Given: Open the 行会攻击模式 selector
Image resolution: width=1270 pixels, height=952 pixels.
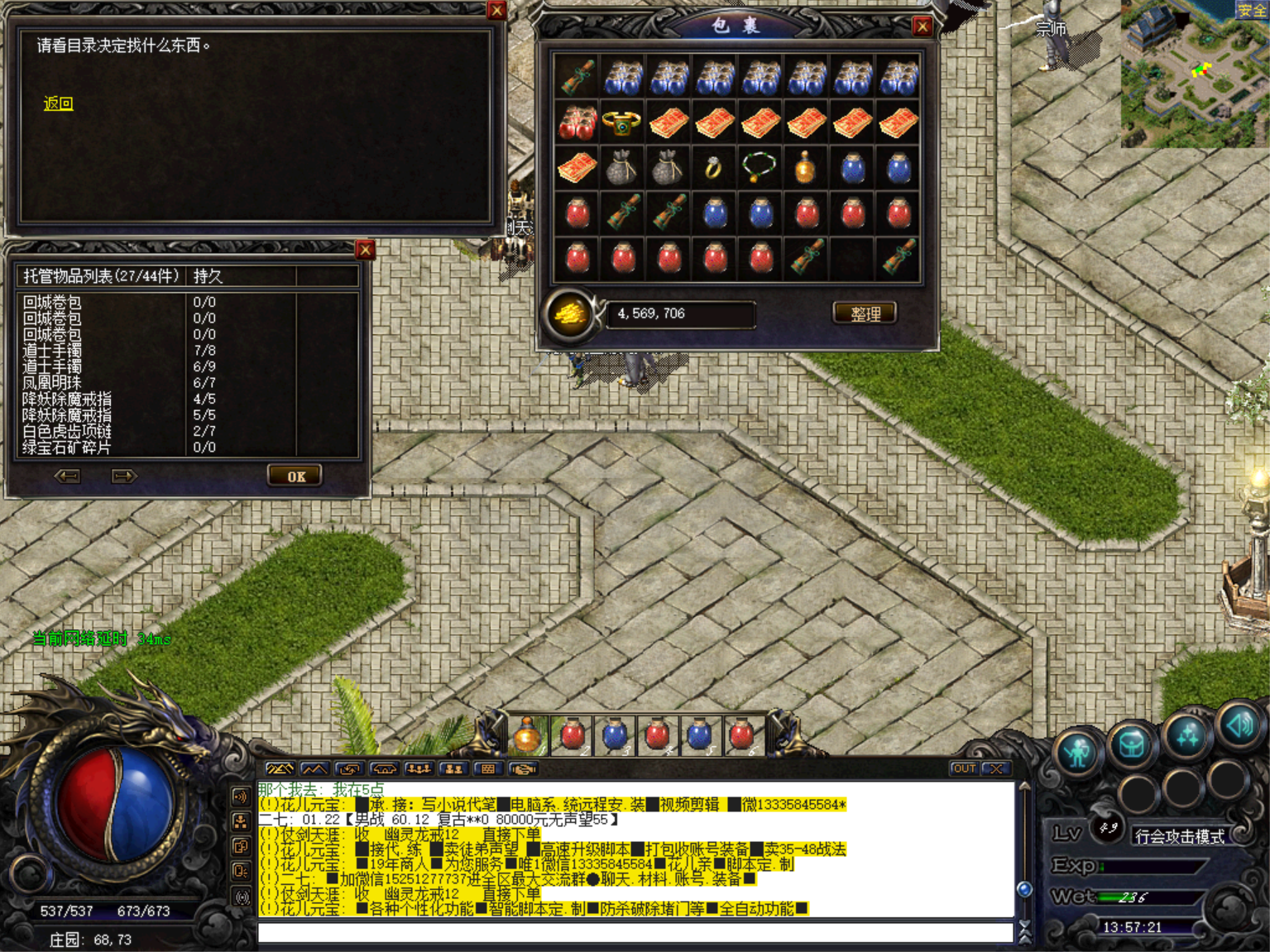Looking at the screenshot, I should point(1181,837).
